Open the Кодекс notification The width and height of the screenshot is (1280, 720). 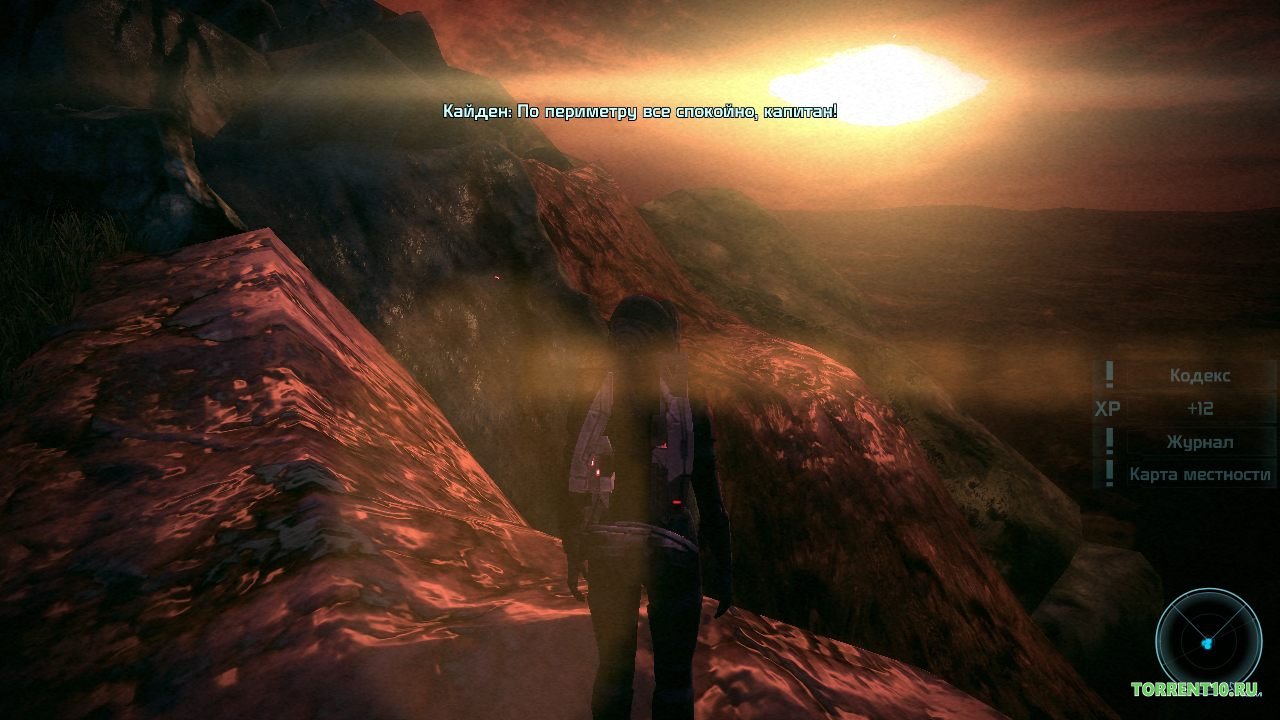tap(1199, 376)
